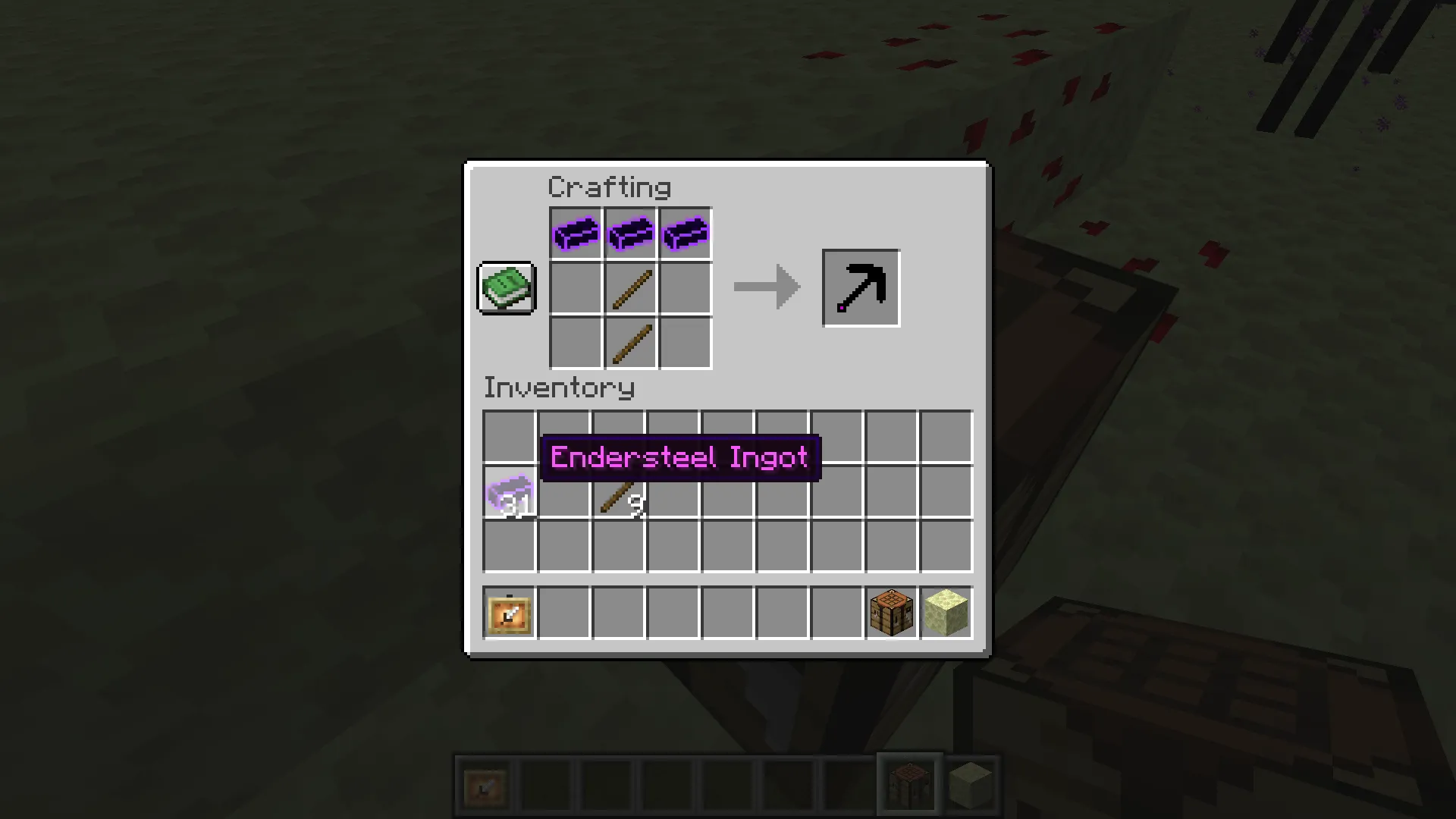Click the Inventory section label
The width and height of the screenshot is (1456, 819).
pyautogui.click(x=559, y=388)
